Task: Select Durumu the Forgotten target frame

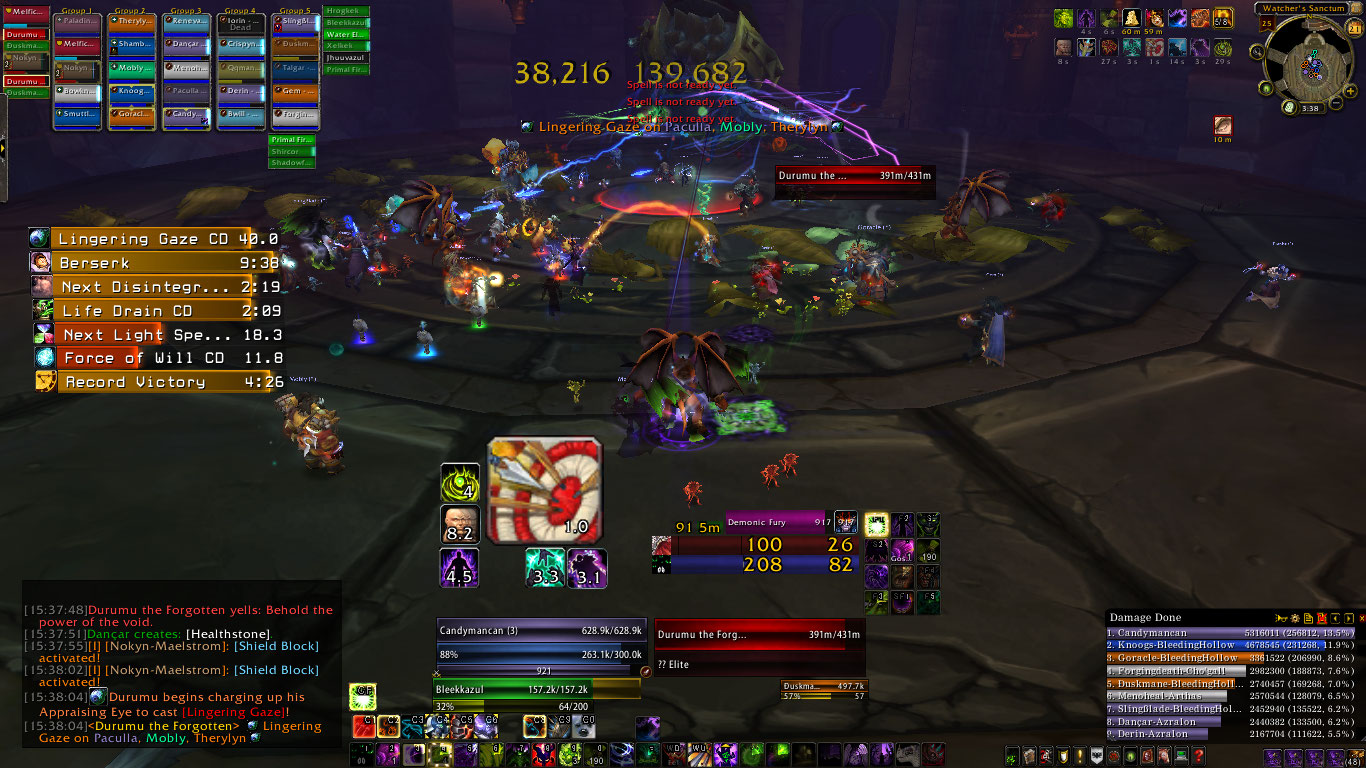Action: [x=759, y=635]
